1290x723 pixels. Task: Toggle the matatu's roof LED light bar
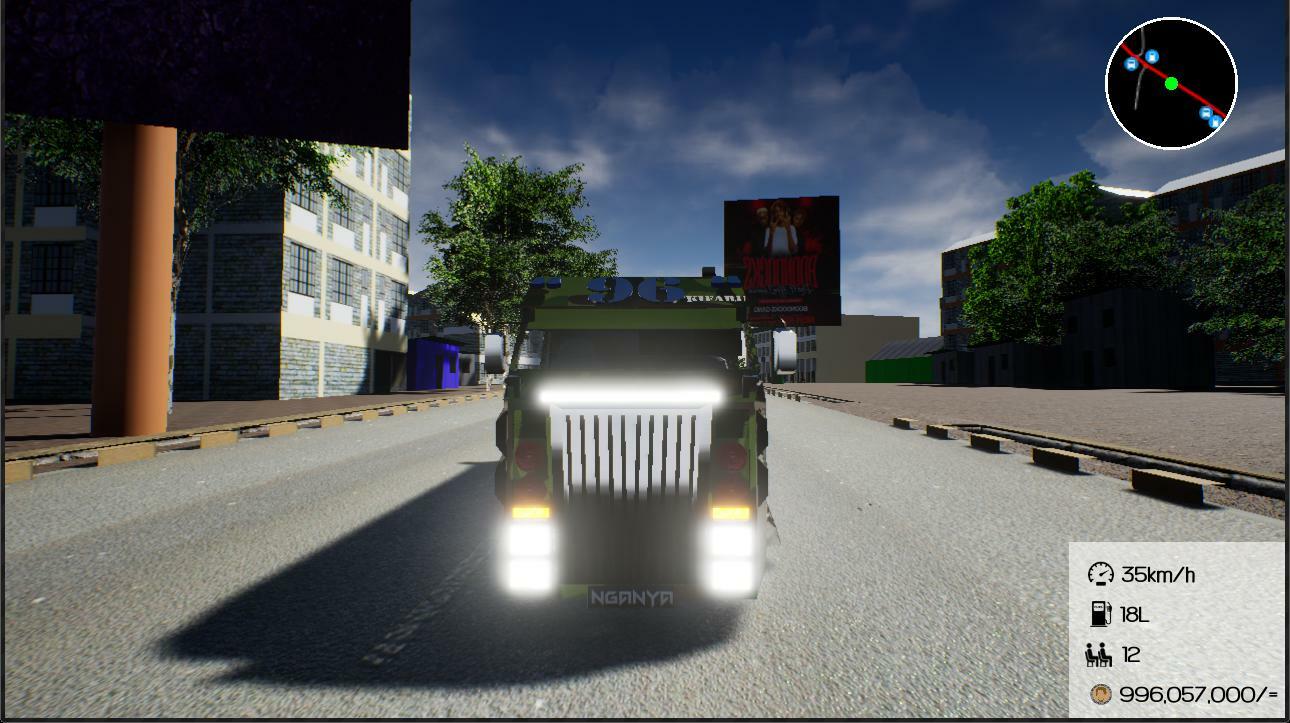pos(629,391)
